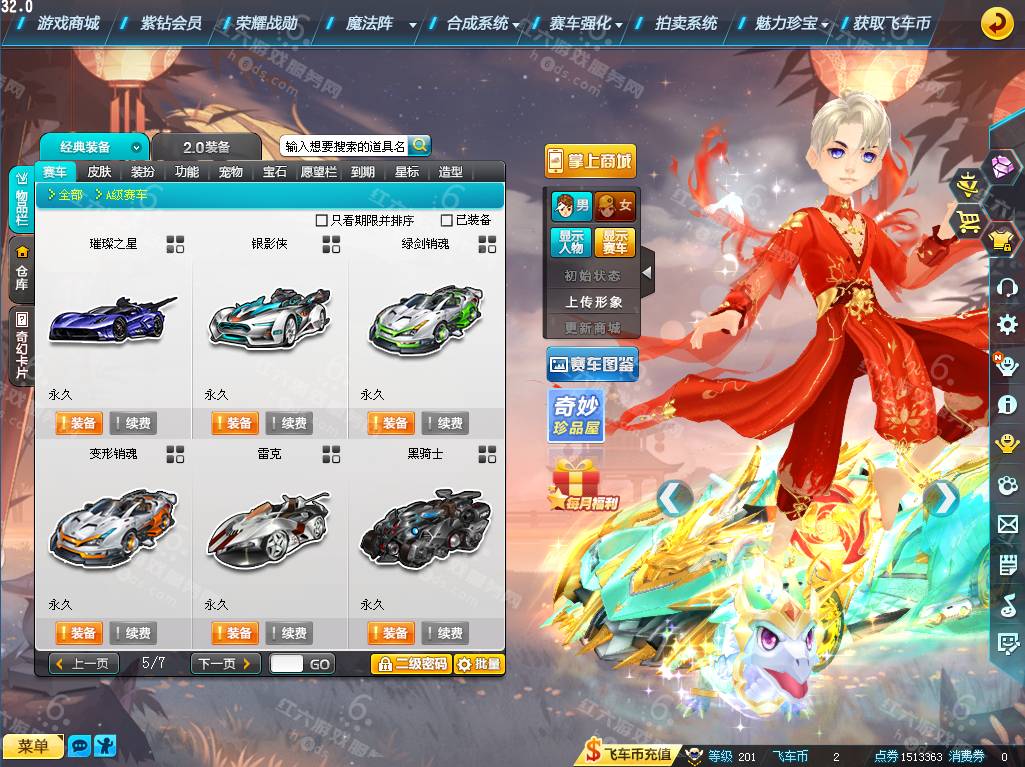Open the 游戏商城 game shop menu

coord(67,23)
